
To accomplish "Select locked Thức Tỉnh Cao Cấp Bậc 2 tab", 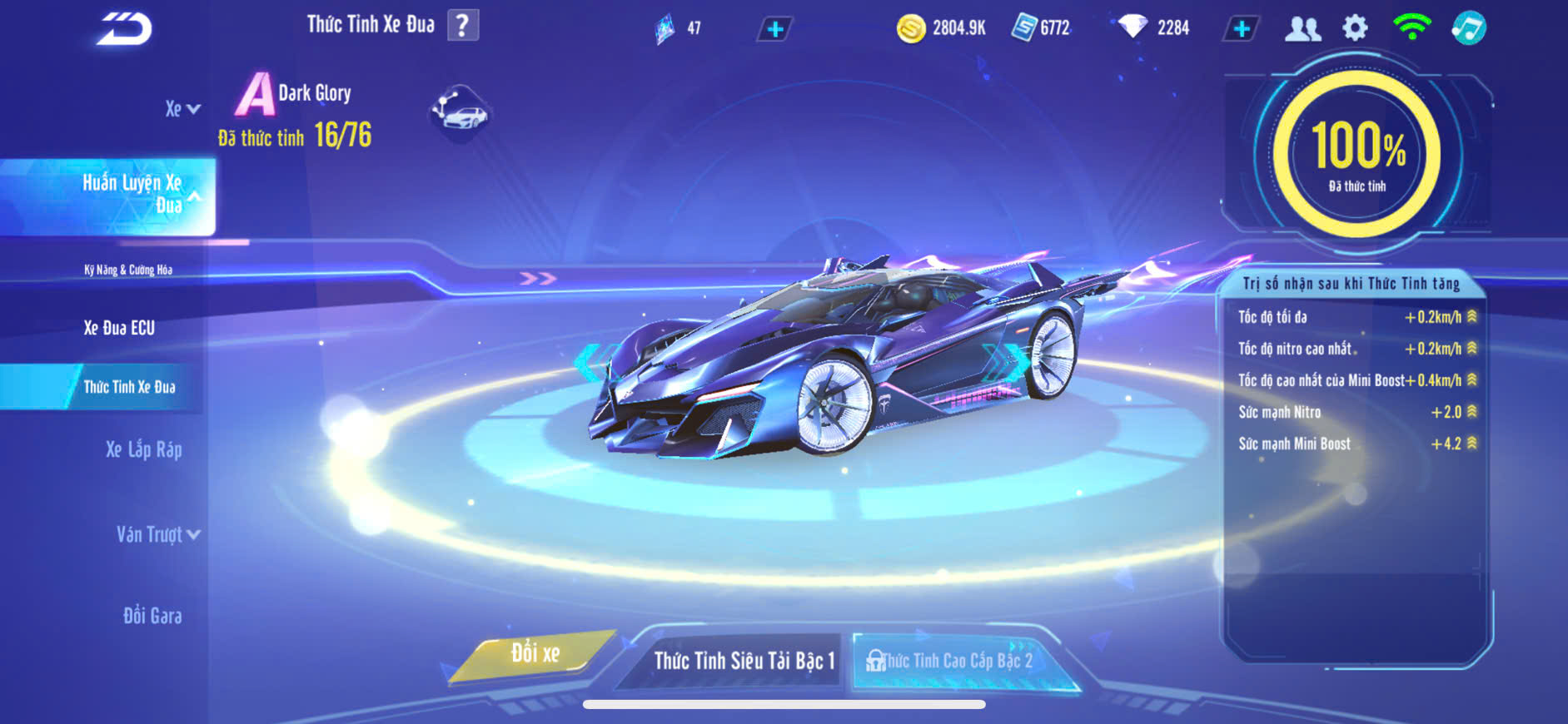I will pos(956,661).
